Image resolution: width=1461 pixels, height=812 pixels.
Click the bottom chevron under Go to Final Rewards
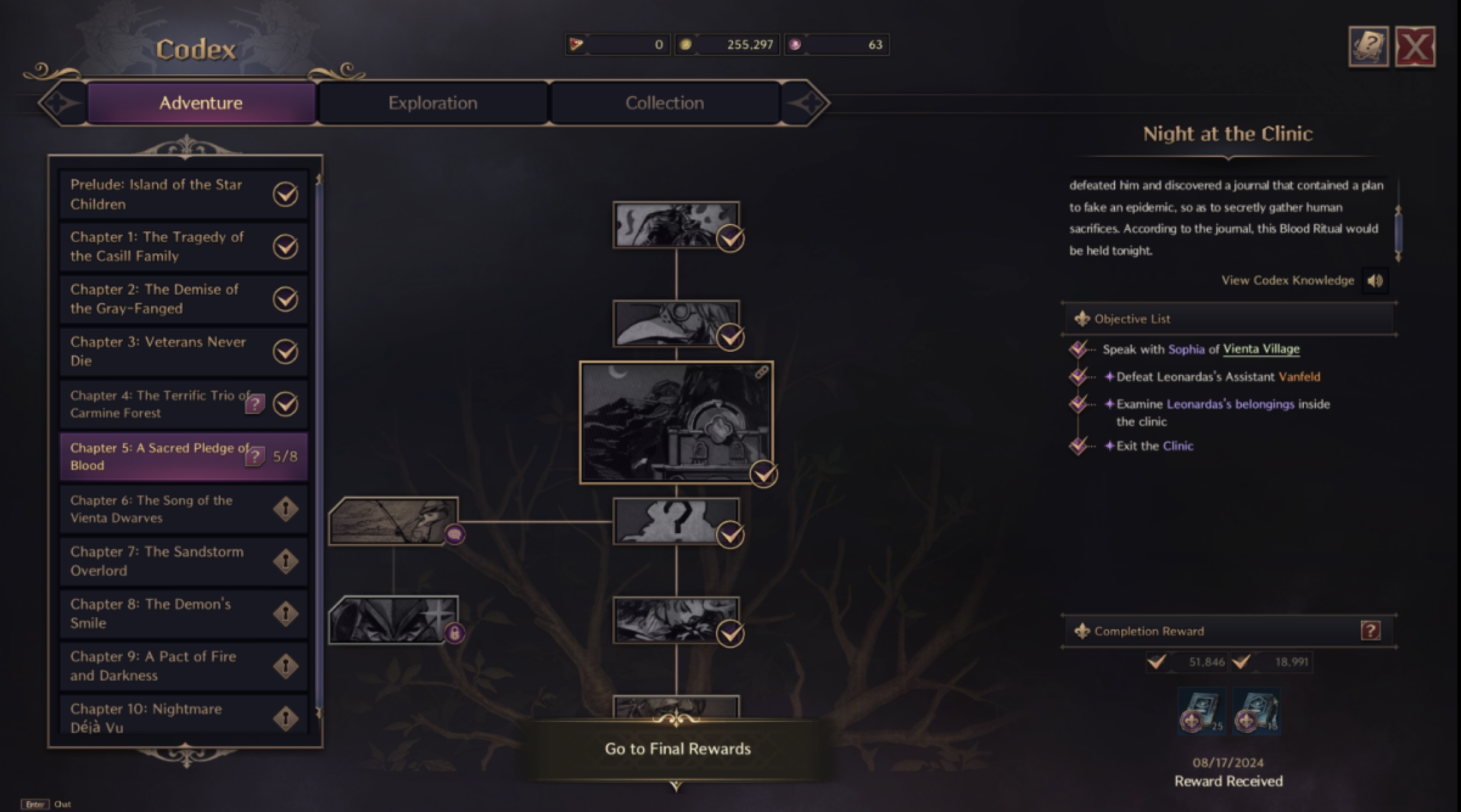tap(675, 787)
